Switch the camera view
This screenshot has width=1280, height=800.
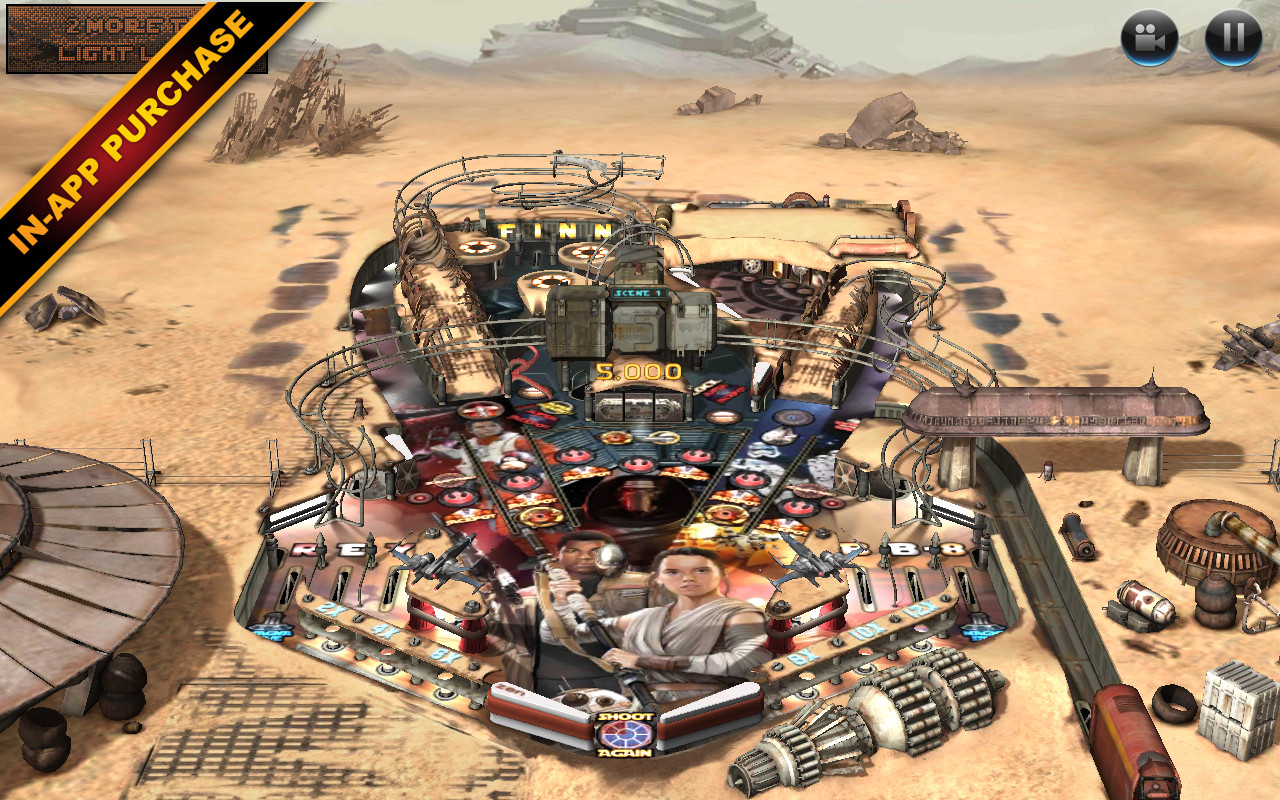pyautogui.click(x=1149, y=38)
